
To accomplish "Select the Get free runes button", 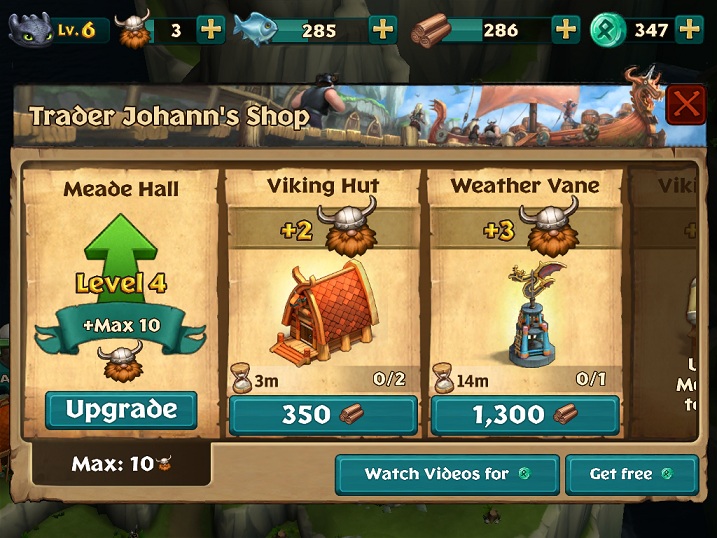I will pos(631,474).
